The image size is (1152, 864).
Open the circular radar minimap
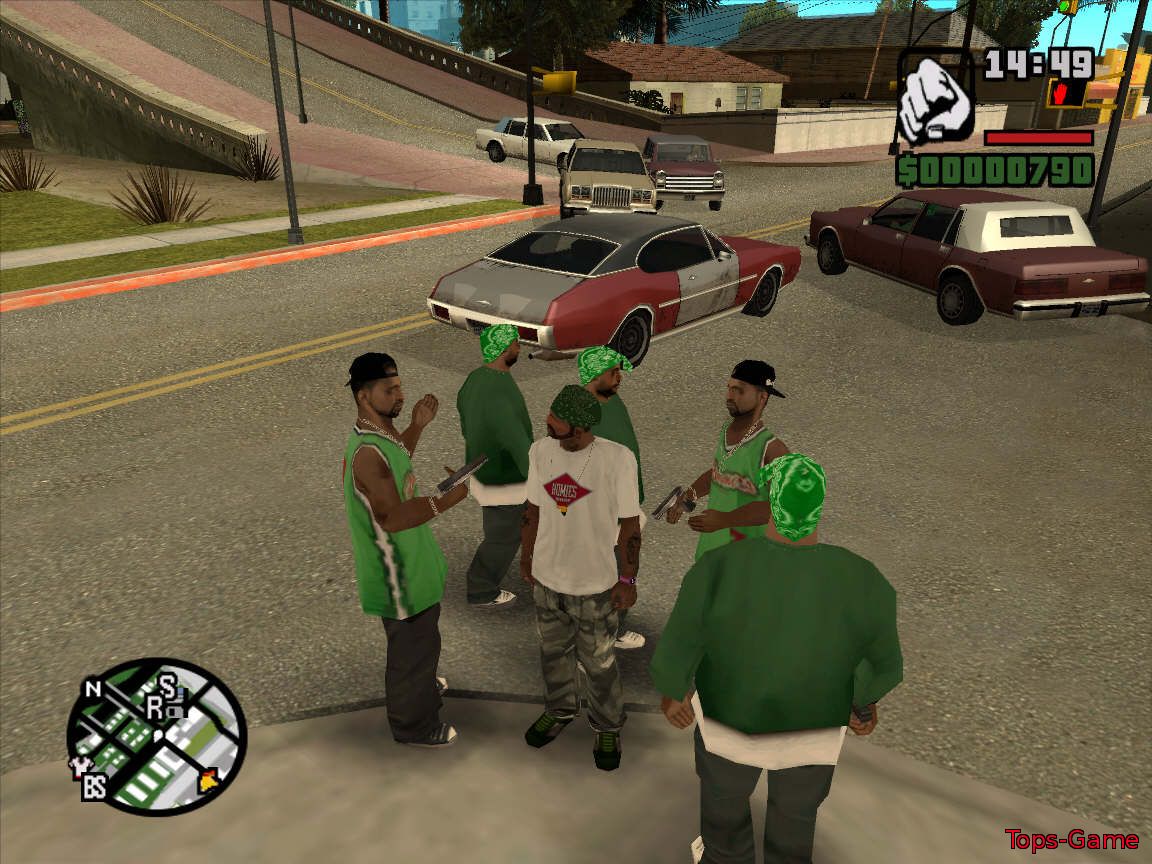(x=157, y=735)
